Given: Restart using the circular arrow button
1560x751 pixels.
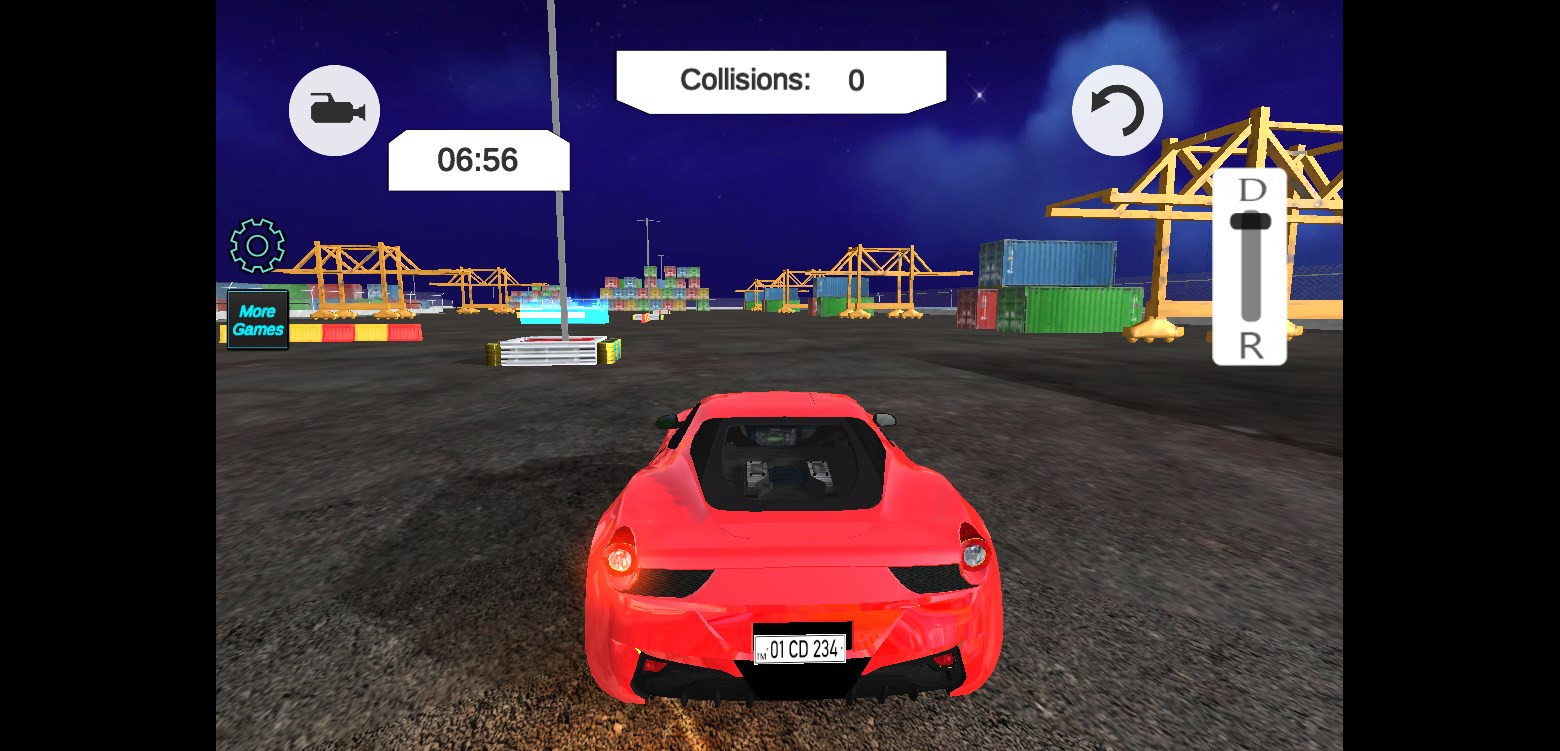Looking at the screenshot, I should (1117, 110).
